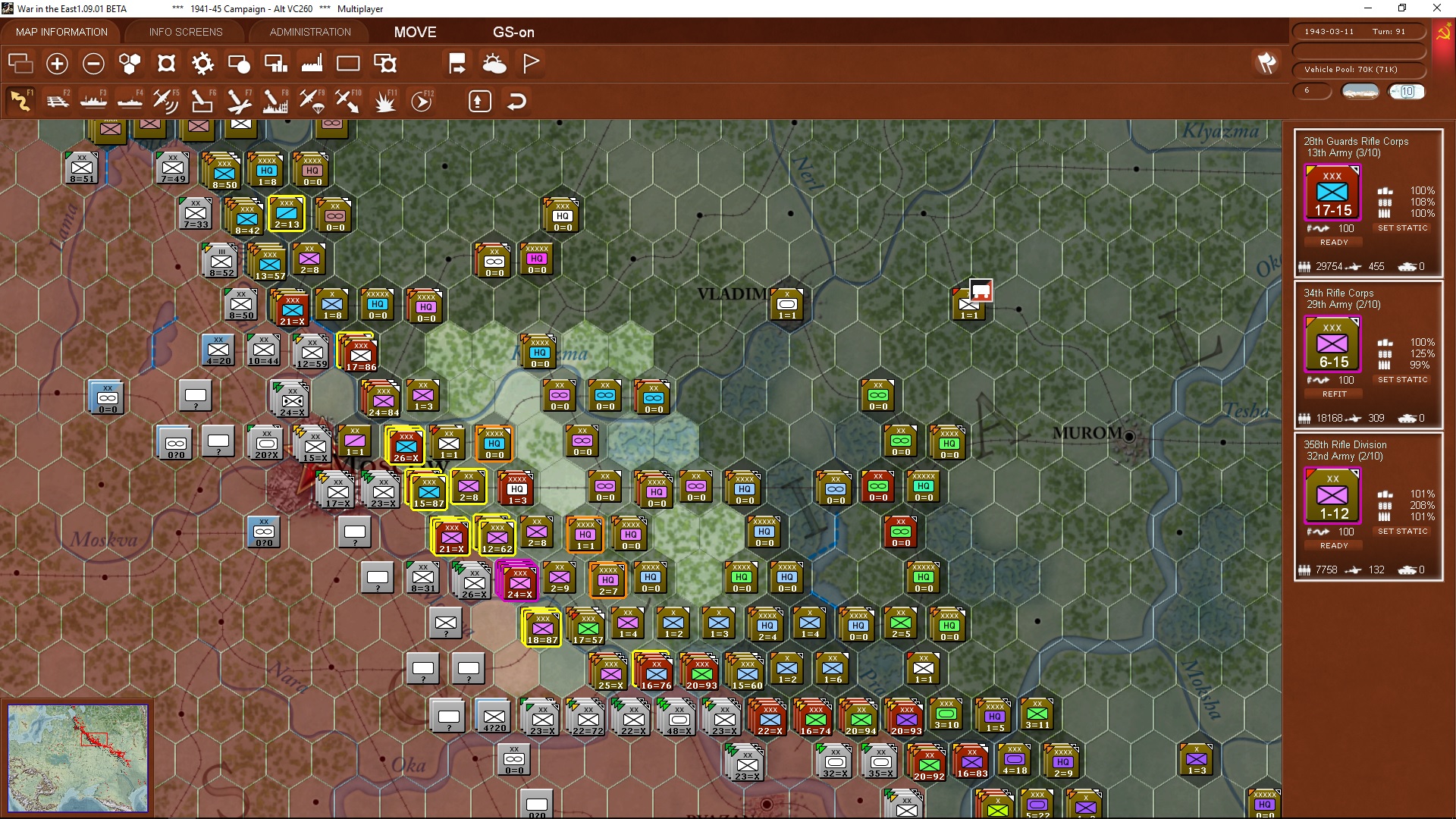The image size is (1456, 819).
Task: Click the zoom out icon
Action: [93, 64]
